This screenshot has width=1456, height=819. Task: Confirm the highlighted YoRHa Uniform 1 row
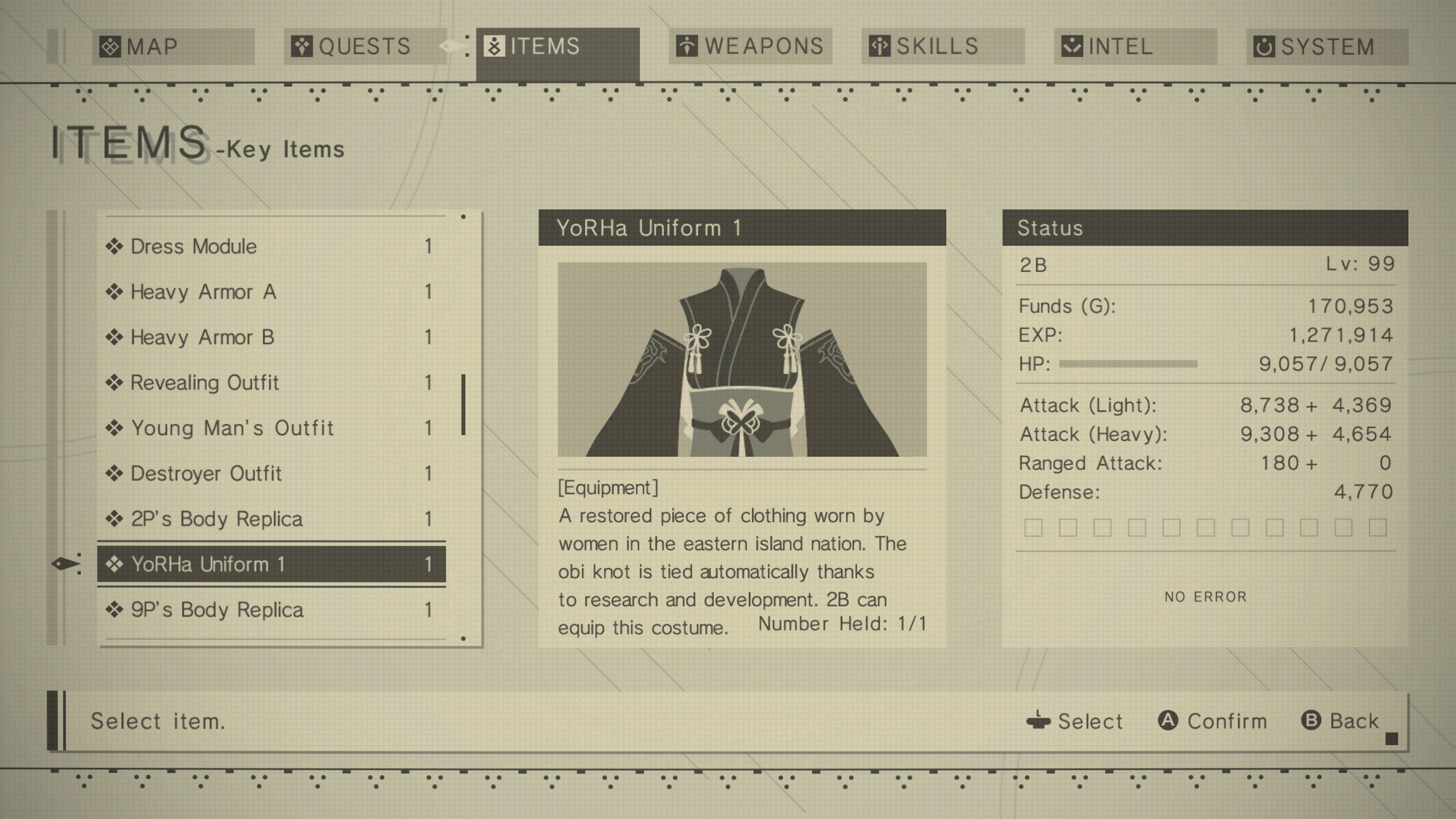coord(271,564)
